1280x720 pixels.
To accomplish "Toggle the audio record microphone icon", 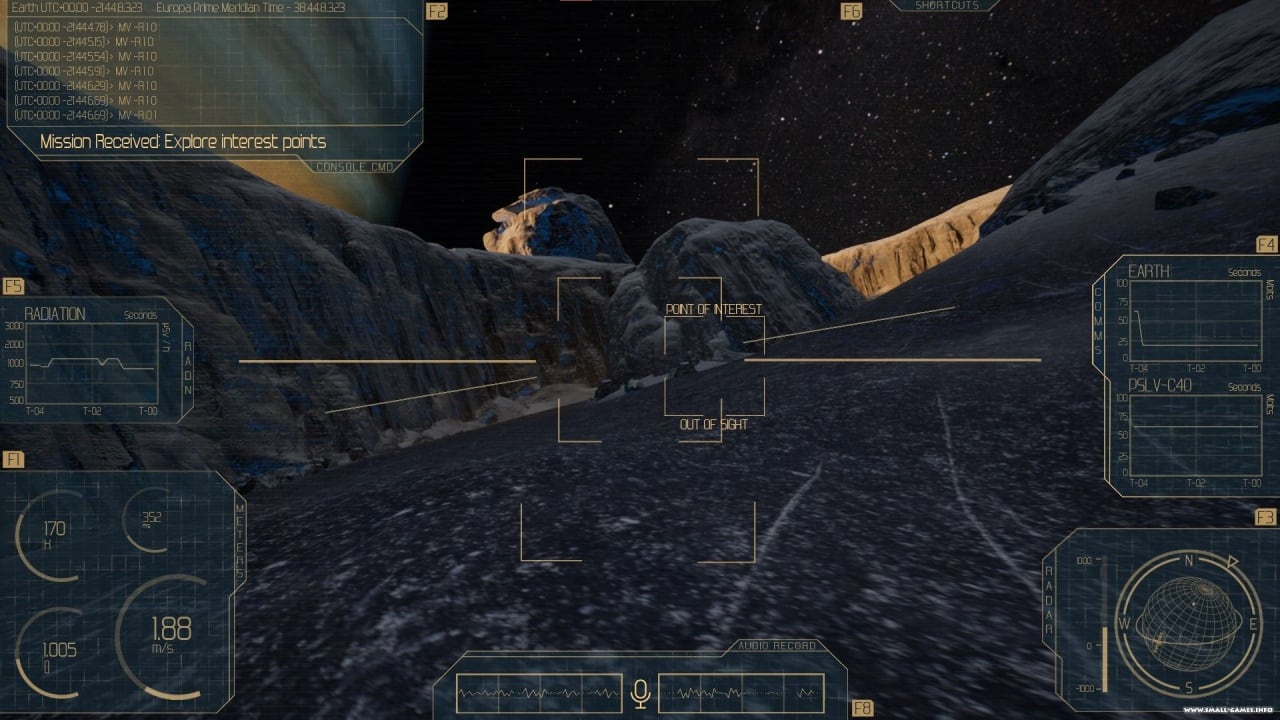I will (x=641, y=693).
